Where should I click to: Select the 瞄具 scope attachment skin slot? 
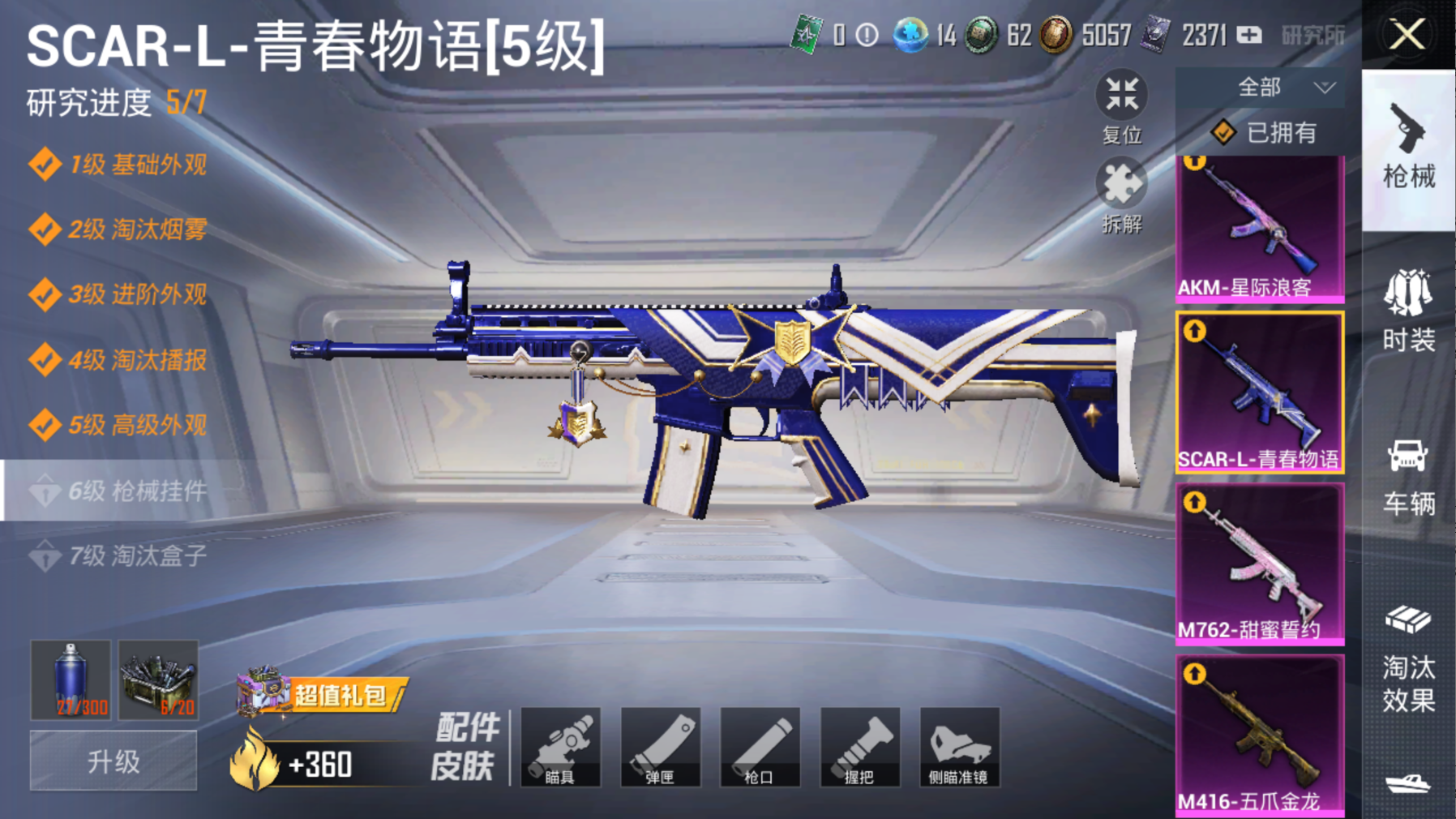[x=560, y=747]
